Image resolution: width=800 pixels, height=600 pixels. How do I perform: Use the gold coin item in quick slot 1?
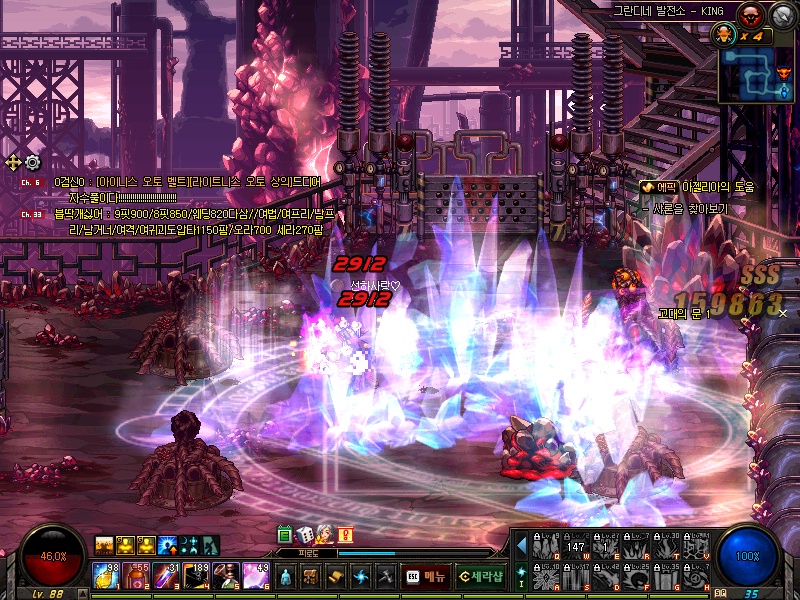click(x=107, y=575)
